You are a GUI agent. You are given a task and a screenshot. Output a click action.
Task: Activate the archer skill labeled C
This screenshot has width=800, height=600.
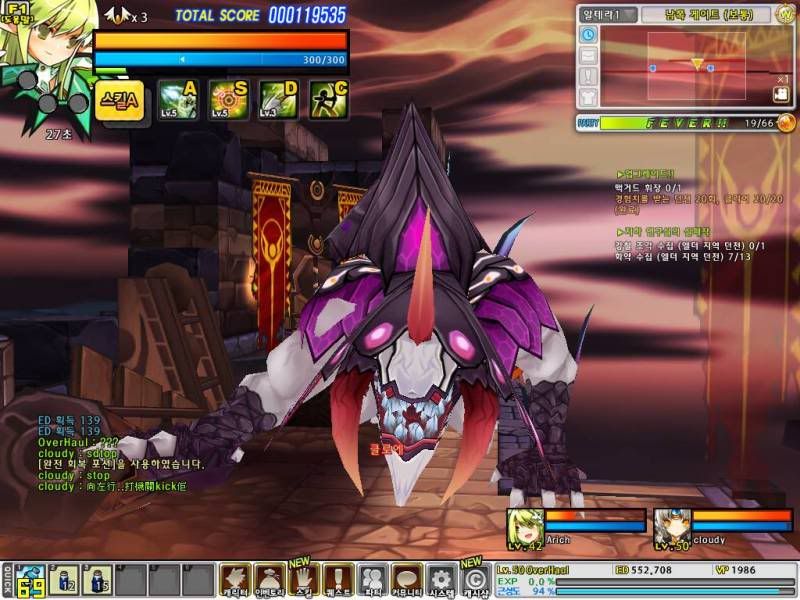[x=328, y=99]
